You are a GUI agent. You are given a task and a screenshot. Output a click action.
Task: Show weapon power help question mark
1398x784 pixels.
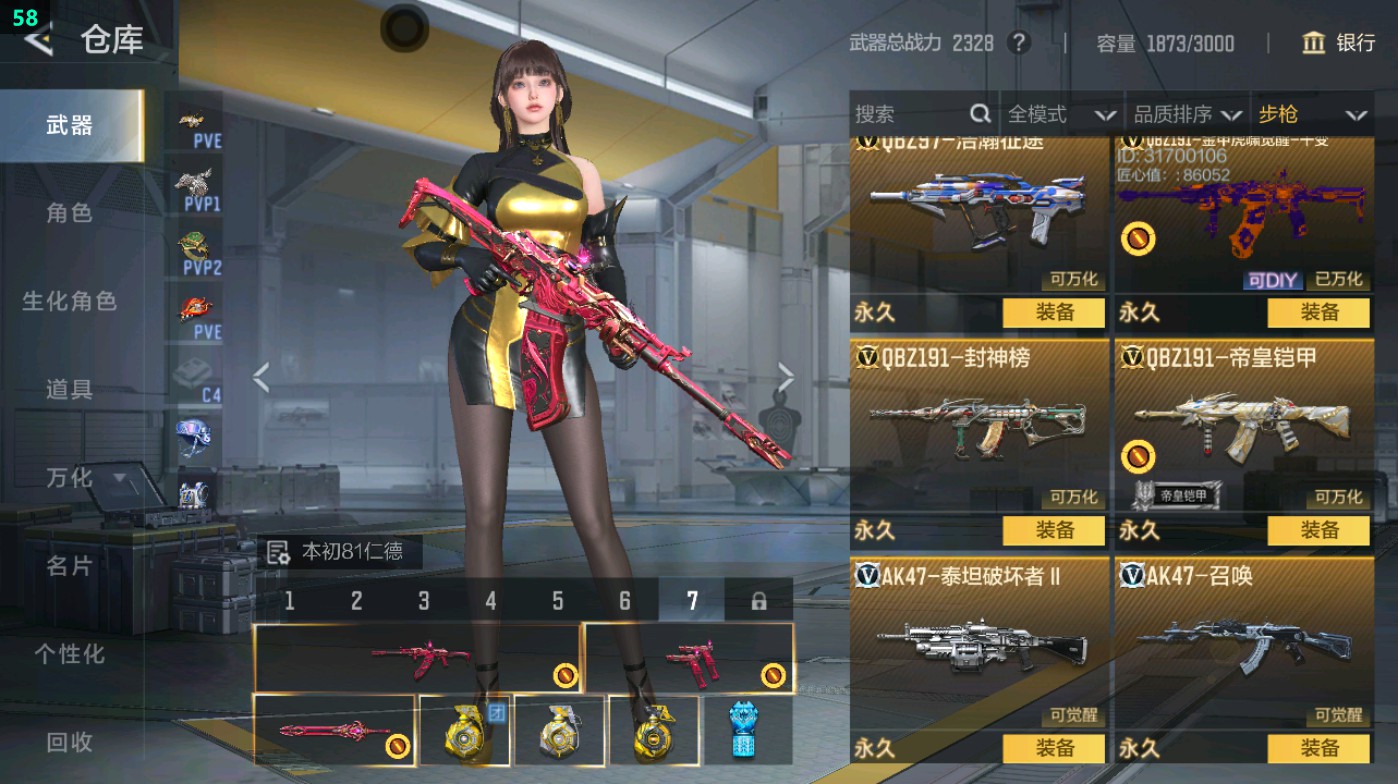(x=1018, y=43)
